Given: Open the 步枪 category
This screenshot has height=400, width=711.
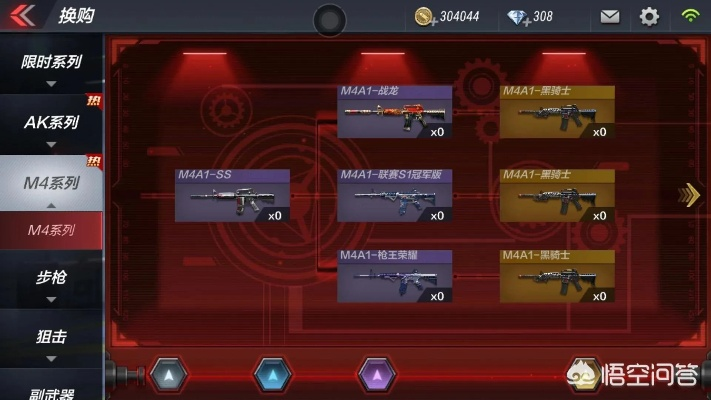Looking at the screenshot, I should (51, 278).
